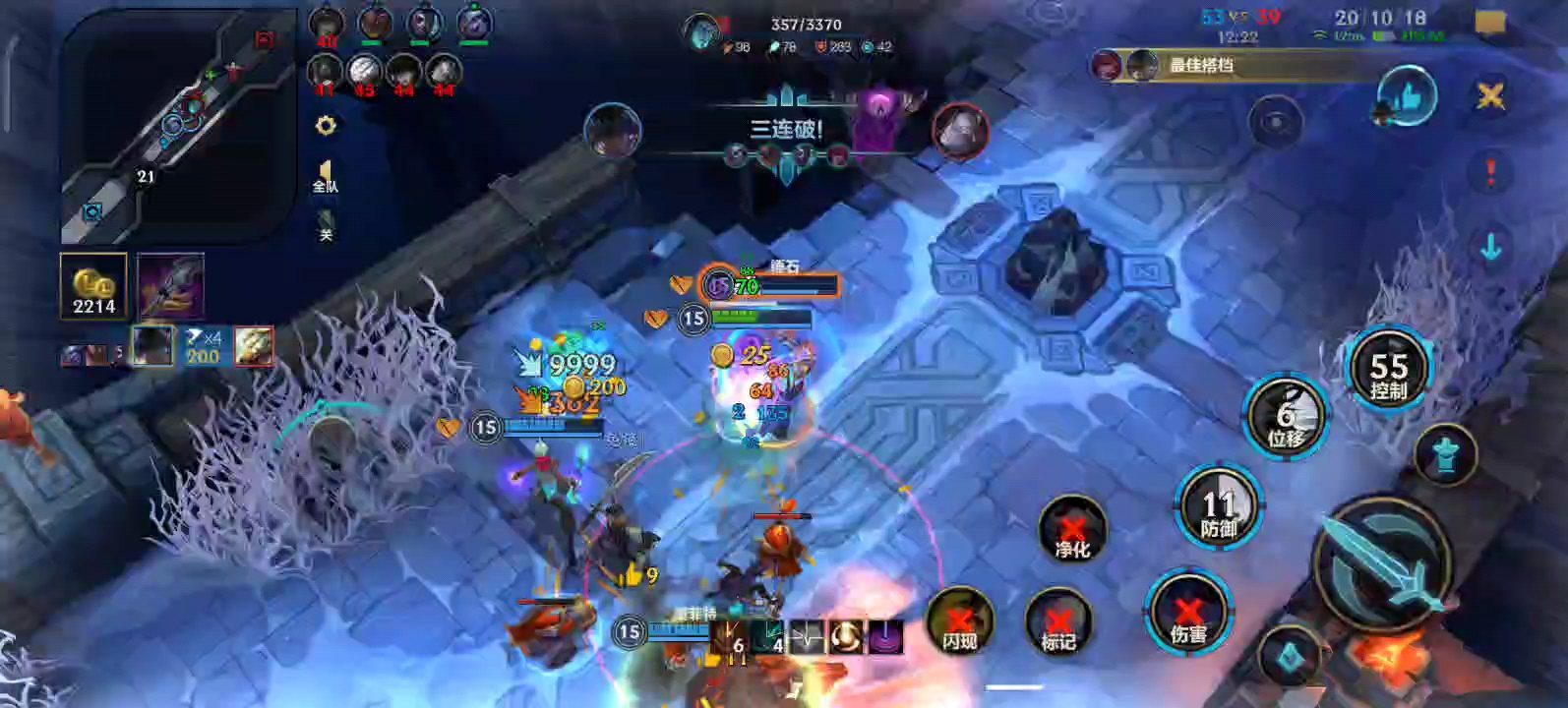Give a thumbs-up like to teammate
Viewport: 1568px width, 708px height.
coord(1407,97)
